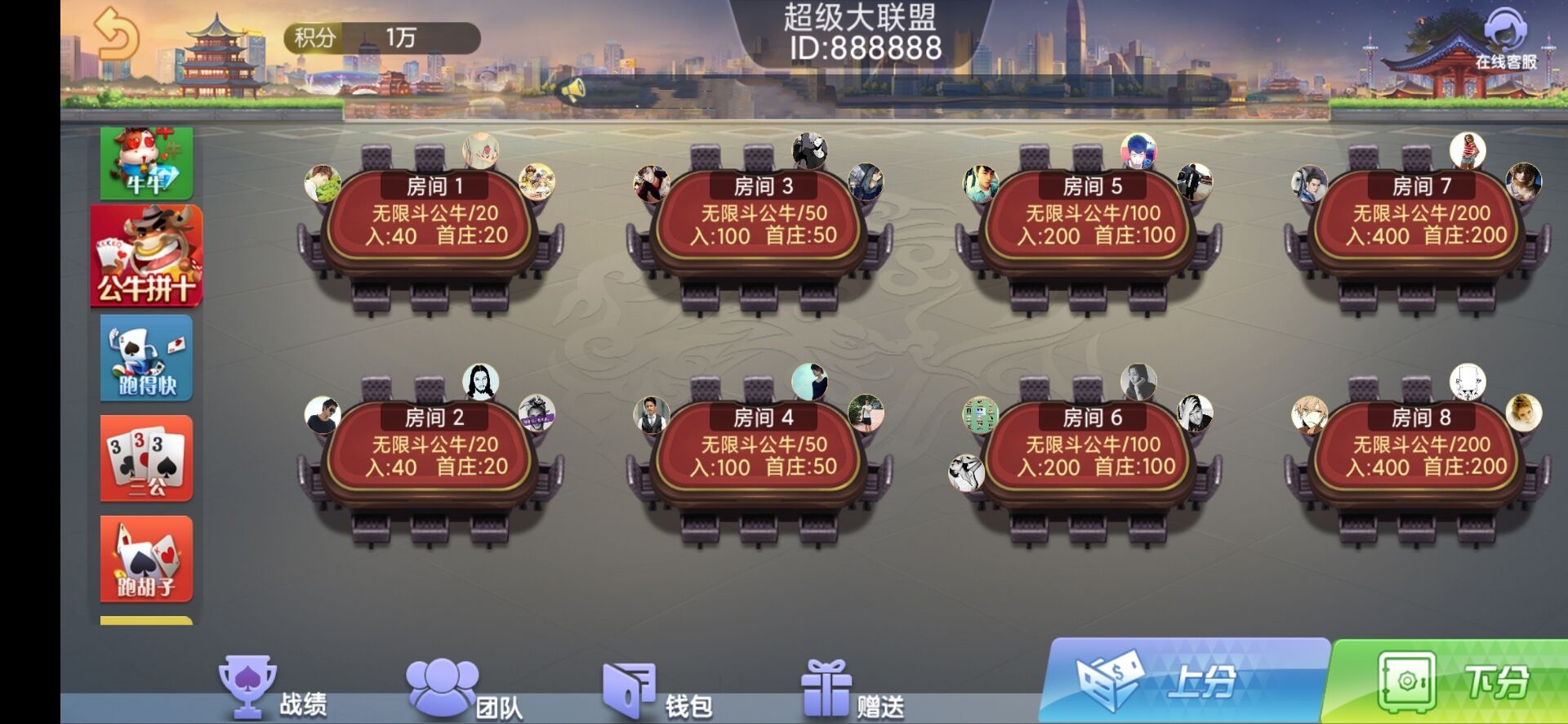Select the 跑得快 game icon
1568x724 pixels.
[x=147, y=358]
